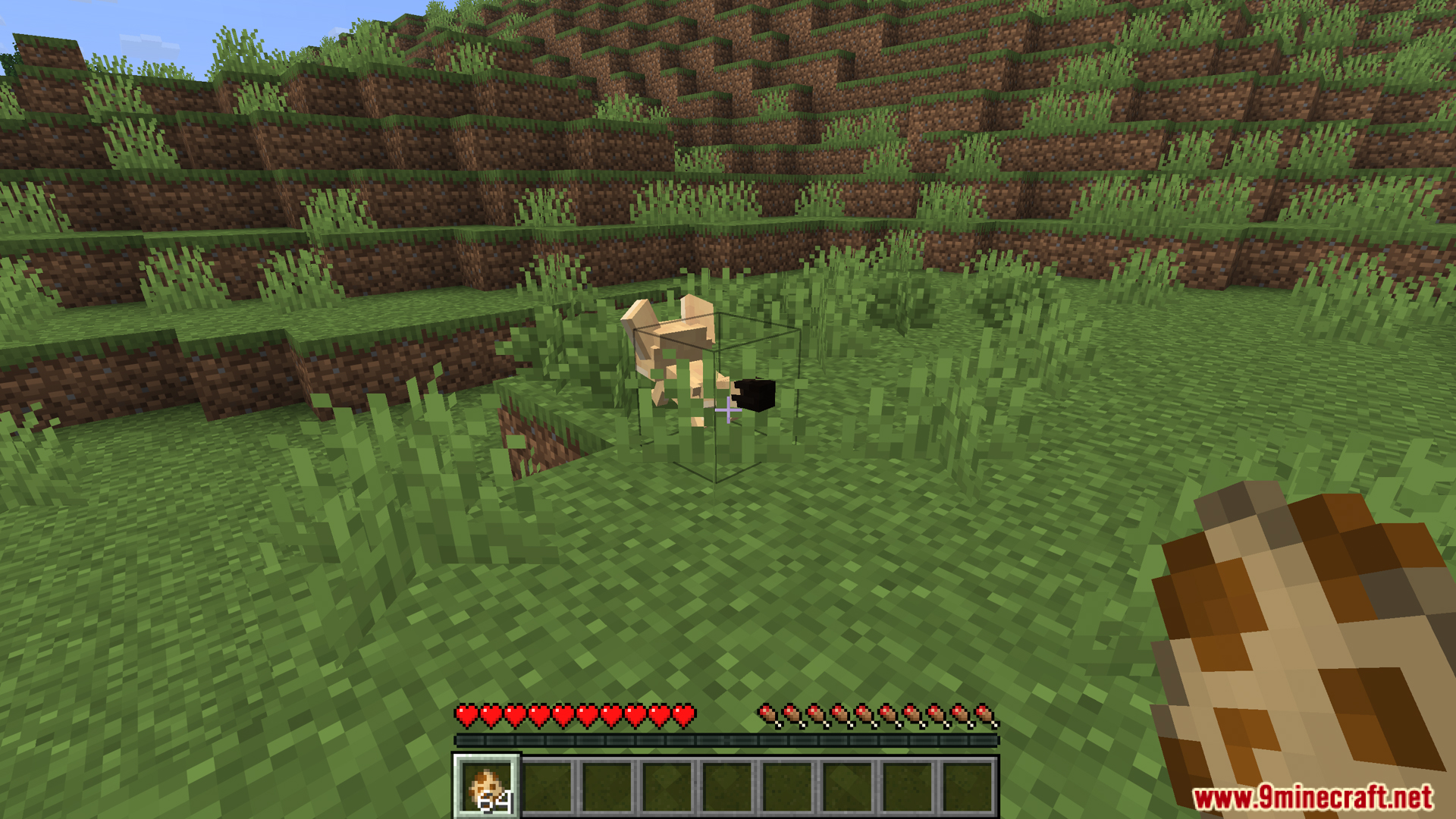Click the last drumstick in the hunger bar
This screenshot has height=819, width=1456.
pos(982,713)
